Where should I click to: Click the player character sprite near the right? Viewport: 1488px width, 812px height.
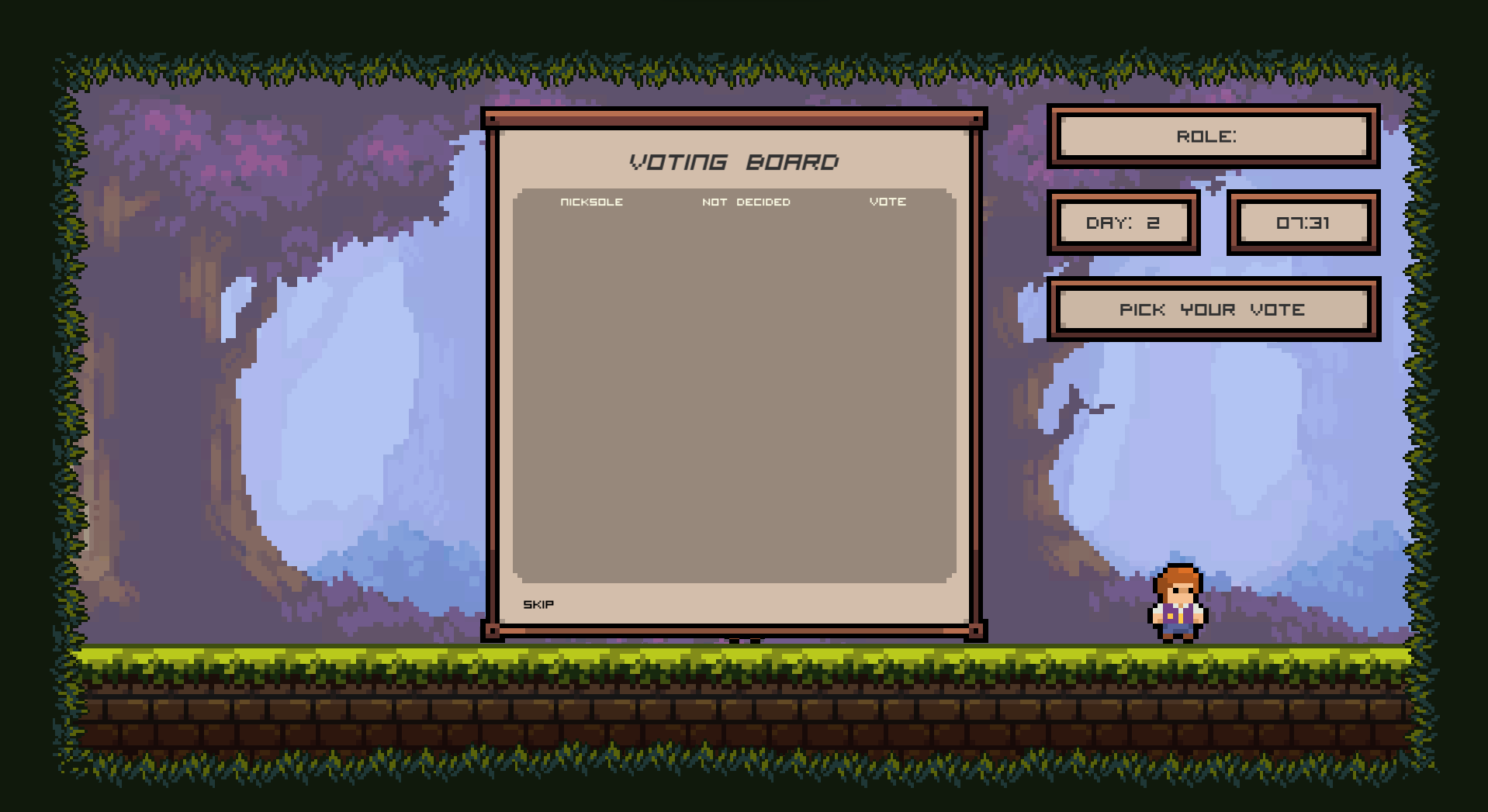tap(1178, 605)
